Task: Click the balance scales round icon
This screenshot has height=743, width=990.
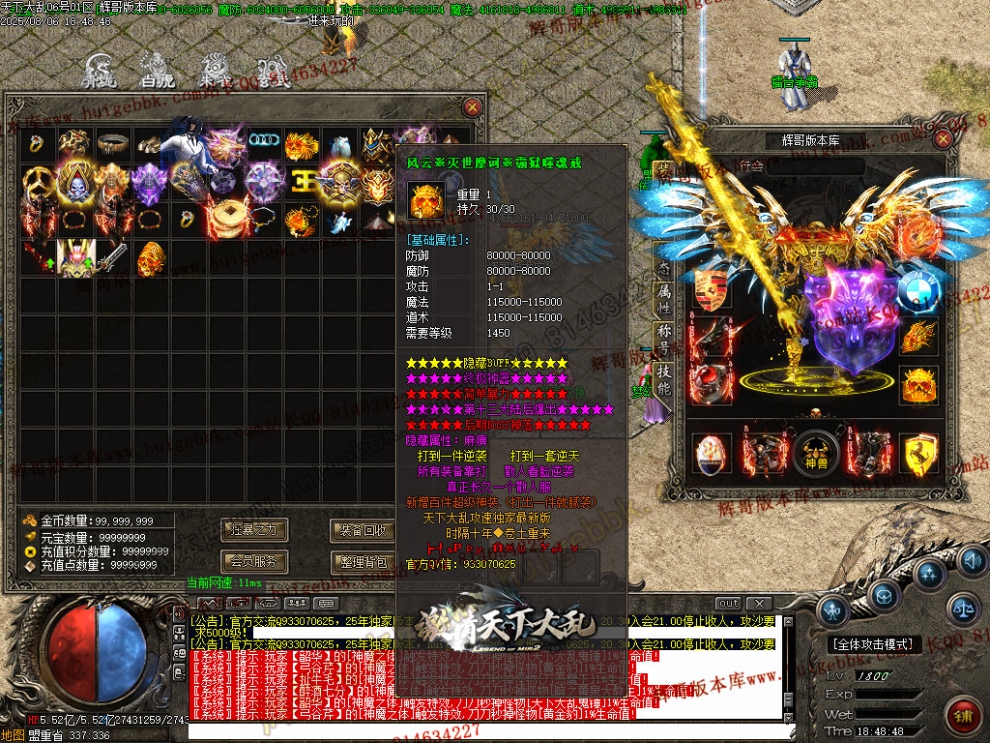Action: [x=965, y=604]
